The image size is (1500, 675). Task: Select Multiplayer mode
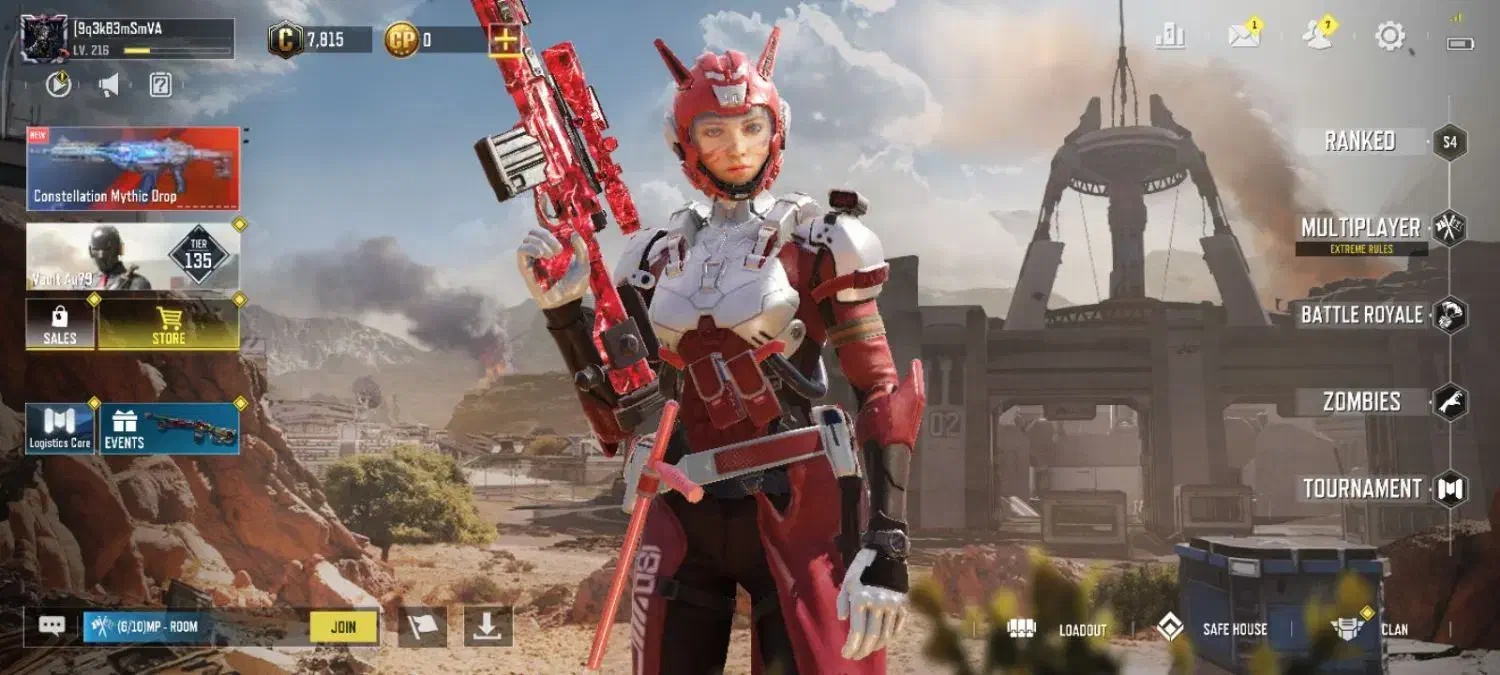(1361, 228)
